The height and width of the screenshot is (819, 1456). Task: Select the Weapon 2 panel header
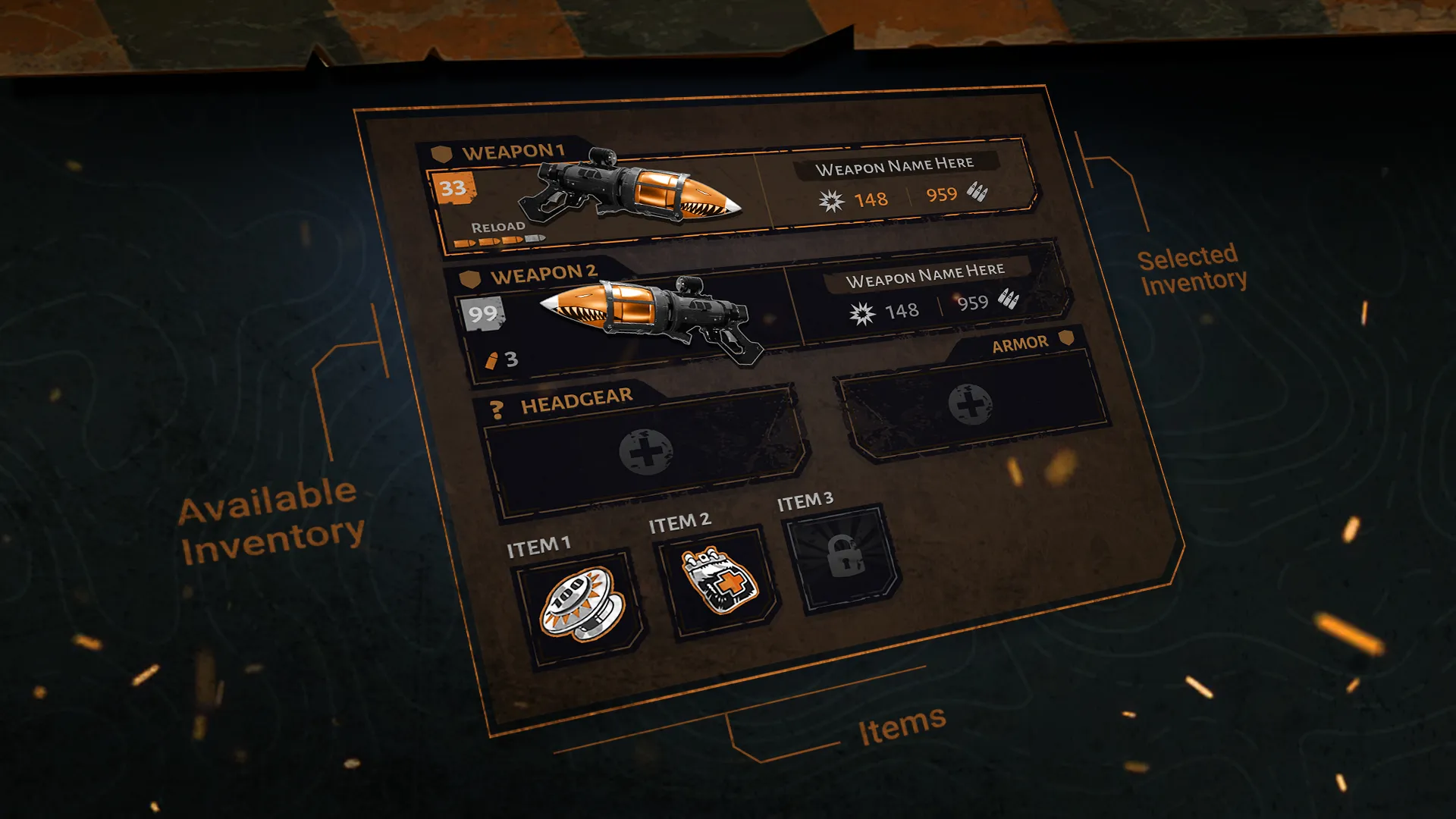click(544, 274)
